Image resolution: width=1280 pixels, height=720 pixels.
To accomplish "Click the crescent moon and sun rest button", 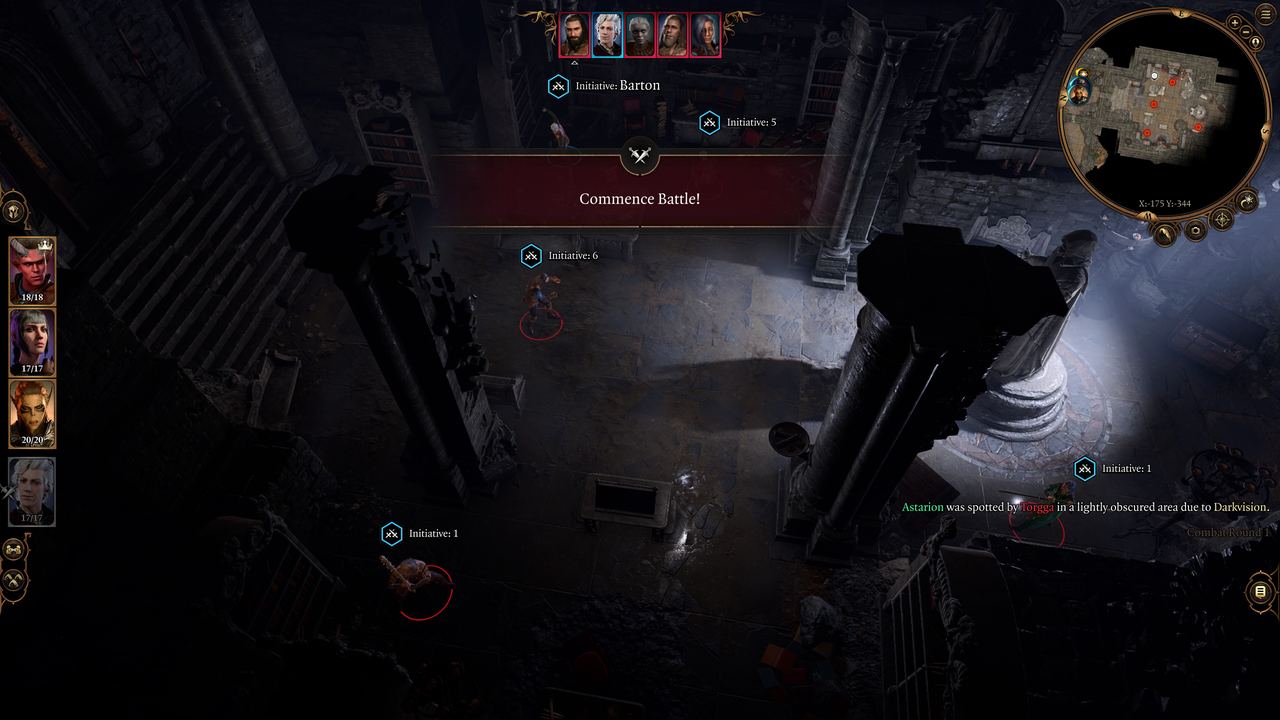I will pos(1248,202).
